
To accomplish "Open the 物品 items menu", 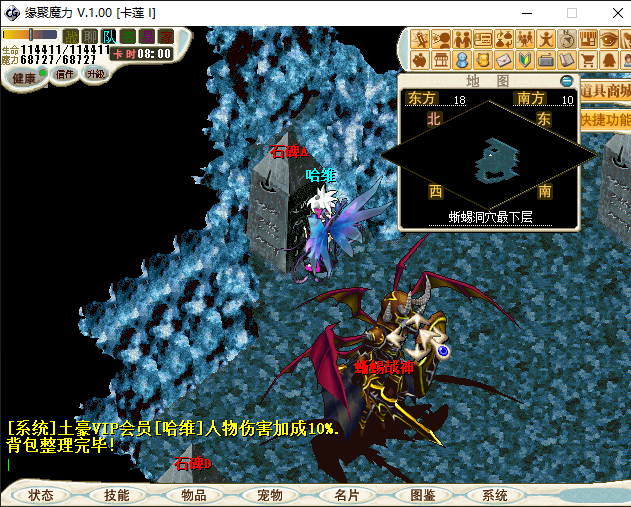I will point(193,495).
